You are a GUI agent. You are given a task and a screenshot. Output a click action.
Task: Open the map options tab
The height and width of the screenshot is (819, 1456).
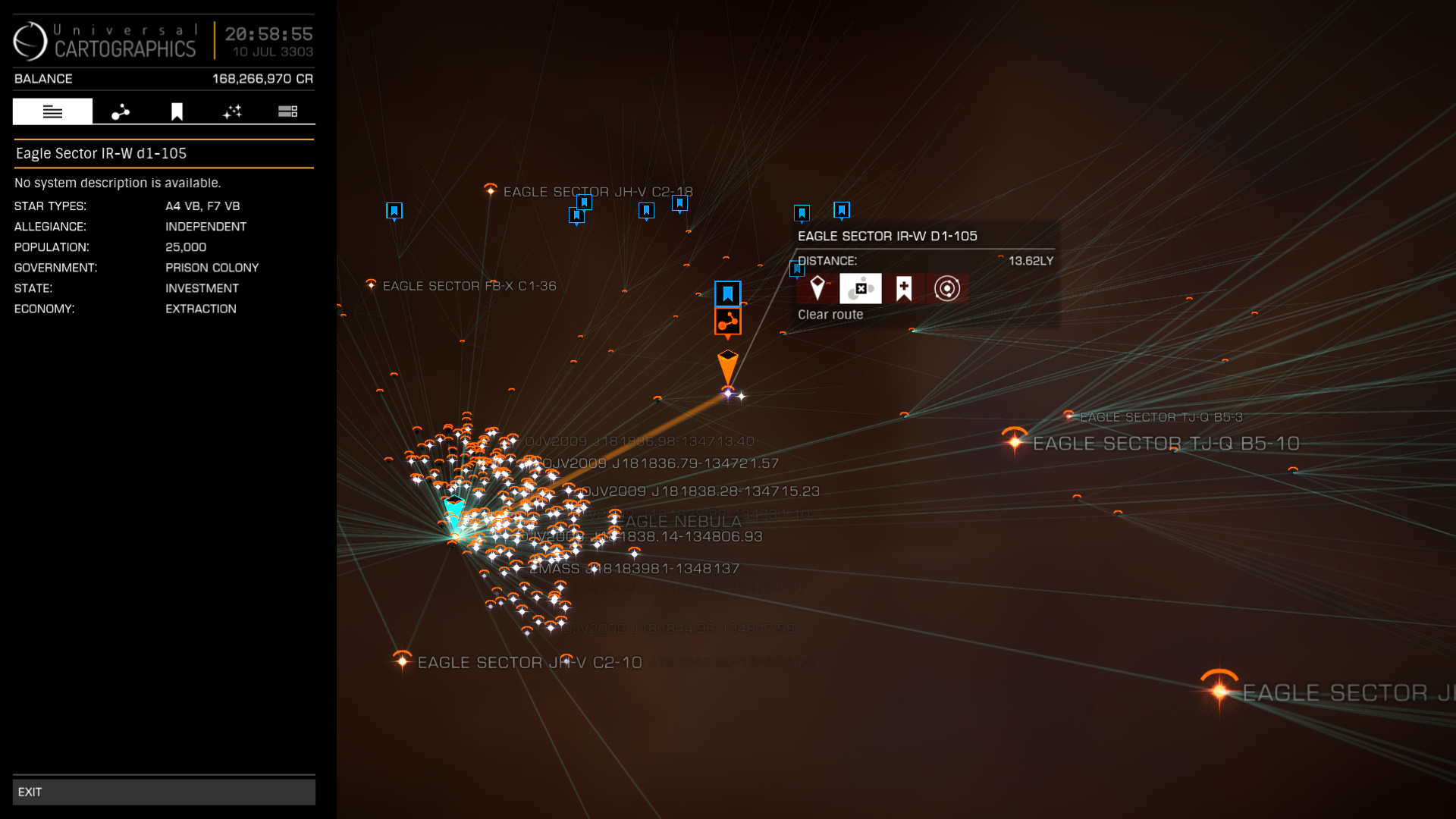(x=287, y=111)
